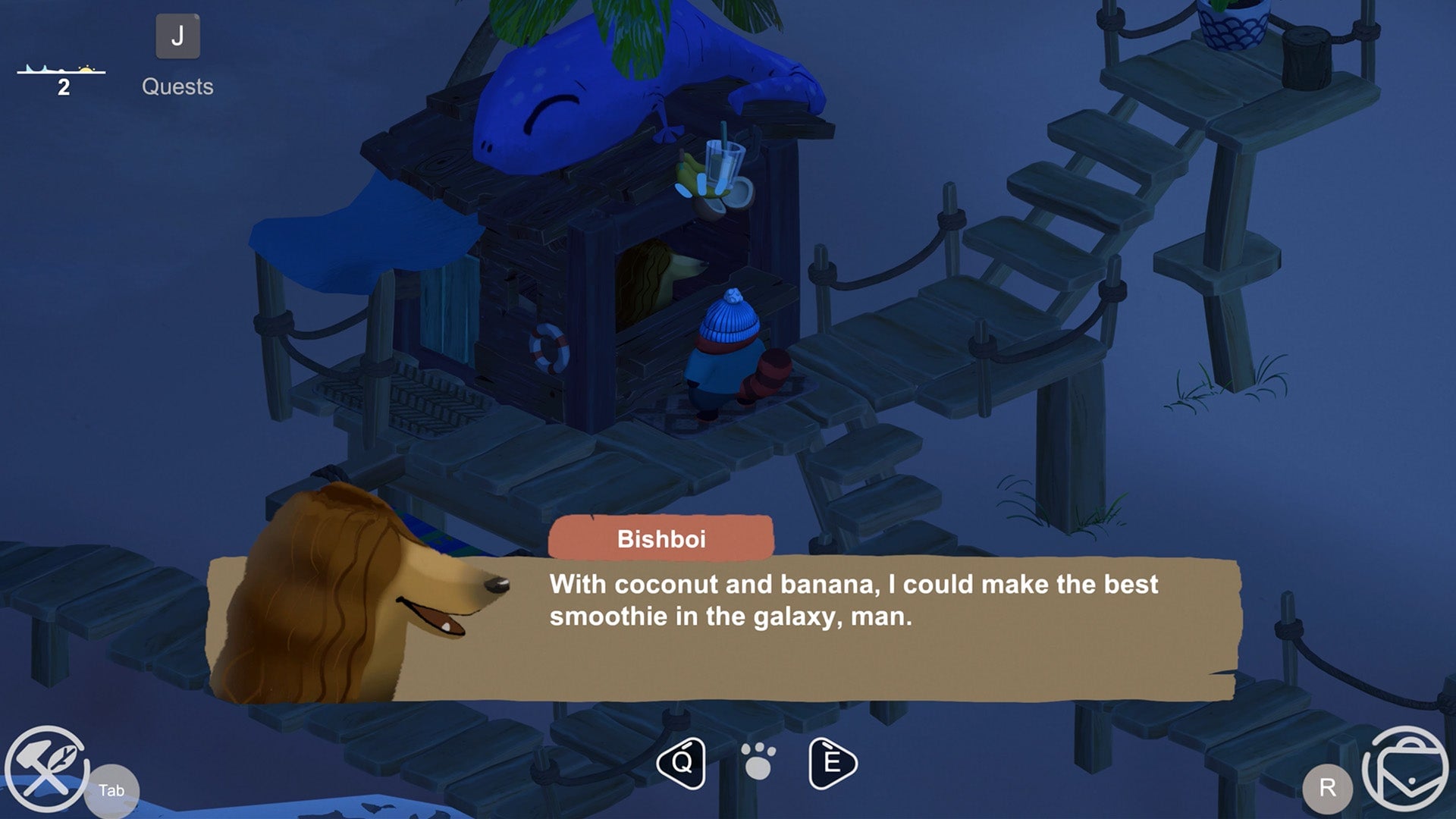Image resolution: width=1456 pixels, height=819 pixels.
Task: Open the crafting menu via hammer icon
Action: pos(47,762)
